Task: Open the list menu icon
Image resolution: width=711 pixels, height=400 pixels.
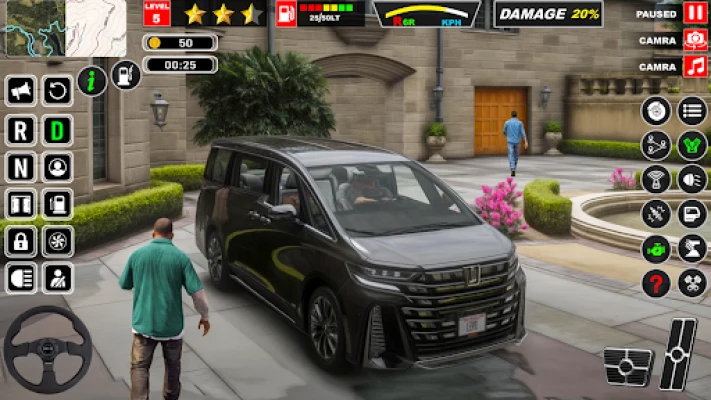Action: [x=692, y=110]
